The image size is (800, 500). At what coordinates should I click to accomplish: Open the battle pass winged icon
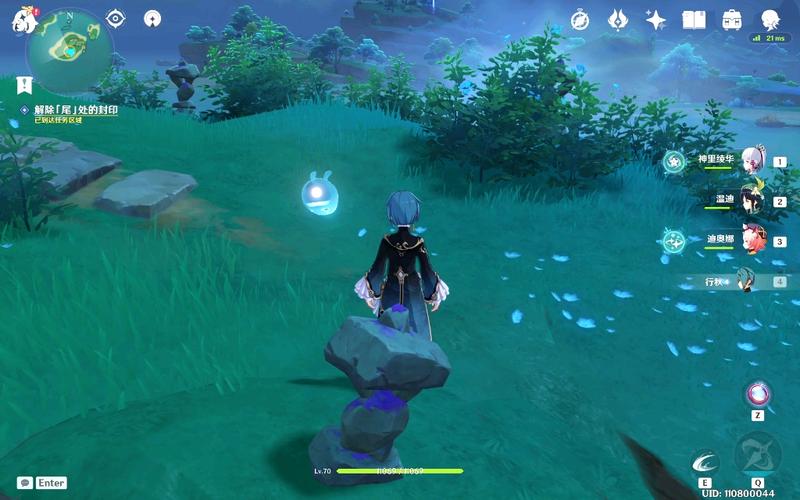click(x=618, y=19)
